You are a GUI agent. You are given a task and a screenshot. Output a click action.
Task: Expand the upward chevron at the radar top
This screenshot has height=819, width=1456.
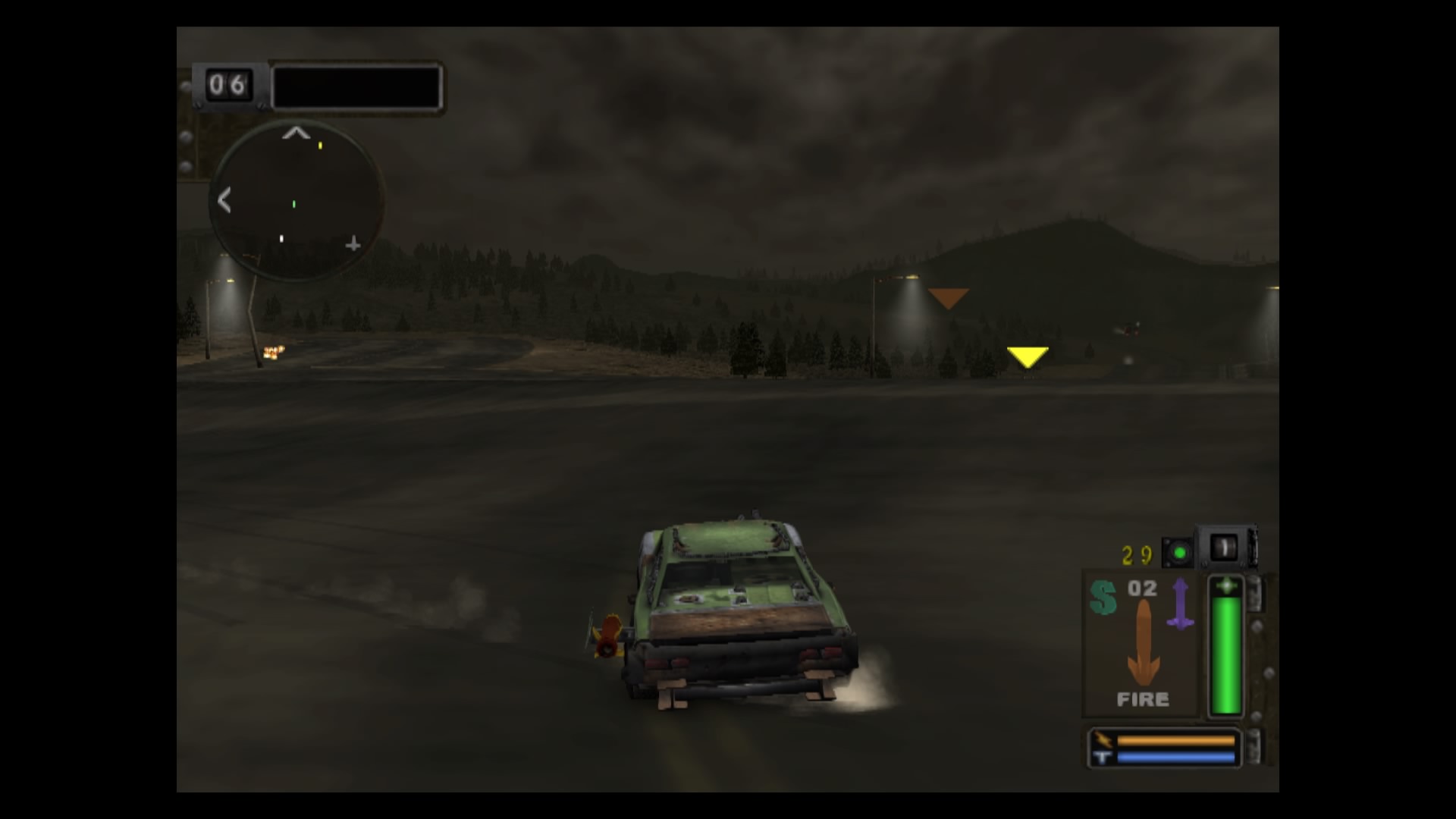296,133
